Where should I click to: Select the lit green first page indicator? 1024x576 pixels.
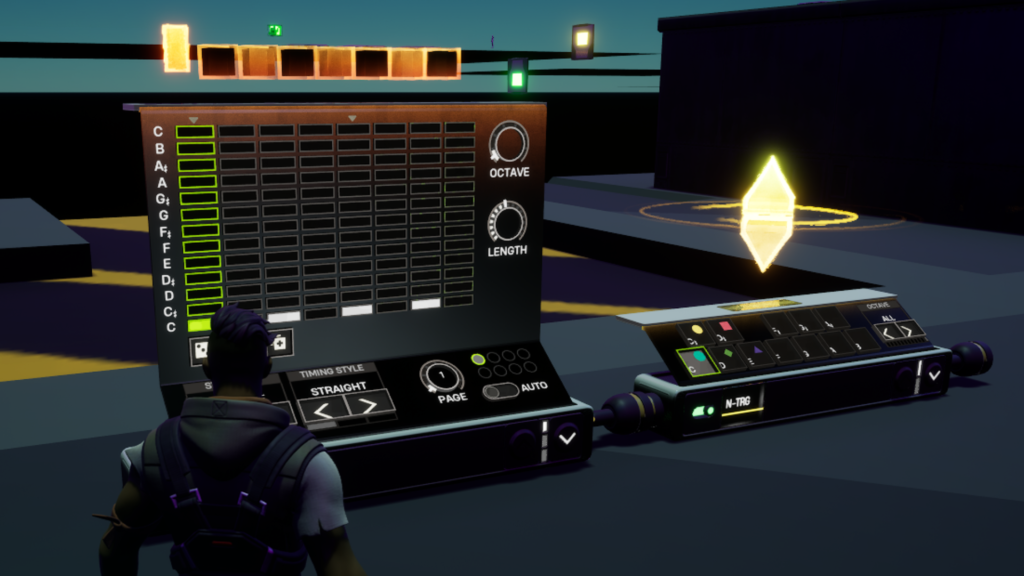click(x=478, y=358)
